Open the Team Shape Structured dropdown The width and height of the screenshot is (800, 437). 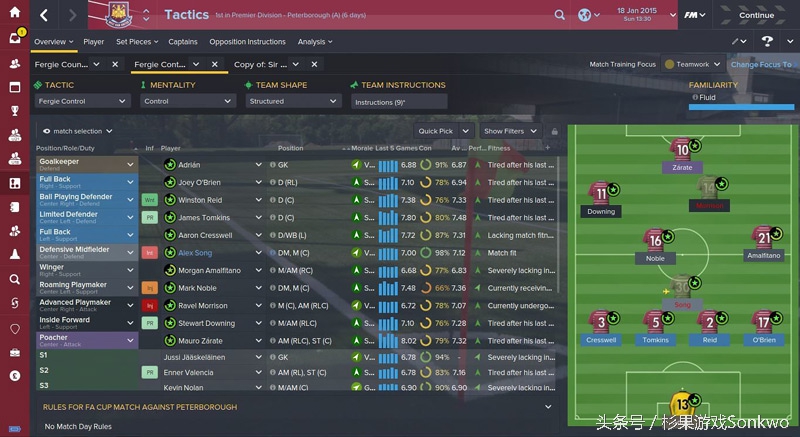coord(294,101)
